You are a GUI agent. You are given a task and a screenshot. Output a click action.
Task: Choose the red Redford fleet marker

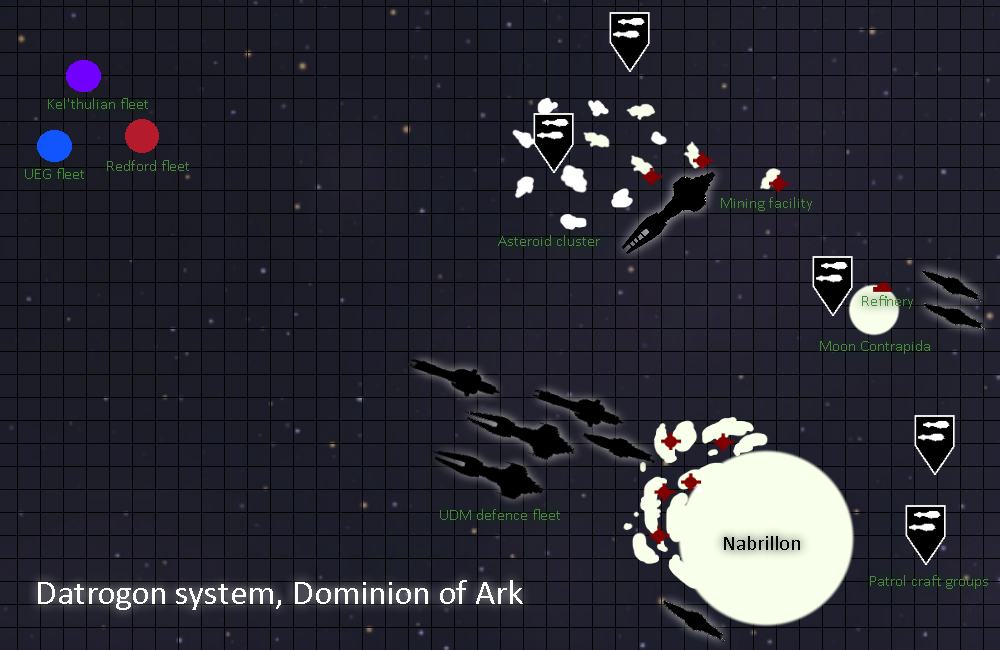tap(142, 136)
